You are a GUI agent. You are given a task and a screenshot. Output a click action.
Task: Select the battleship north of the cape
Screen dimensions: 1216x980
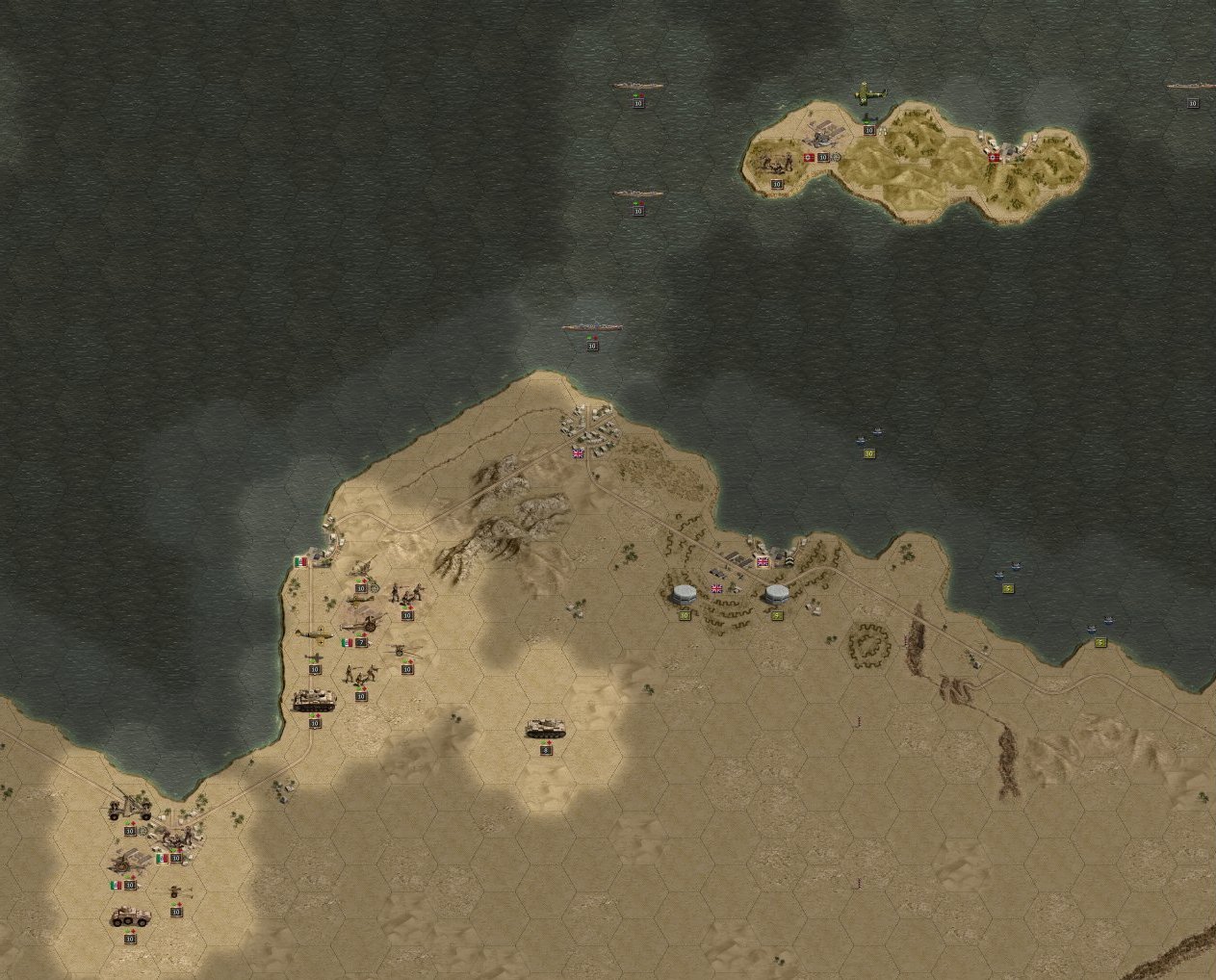[592, 330]
